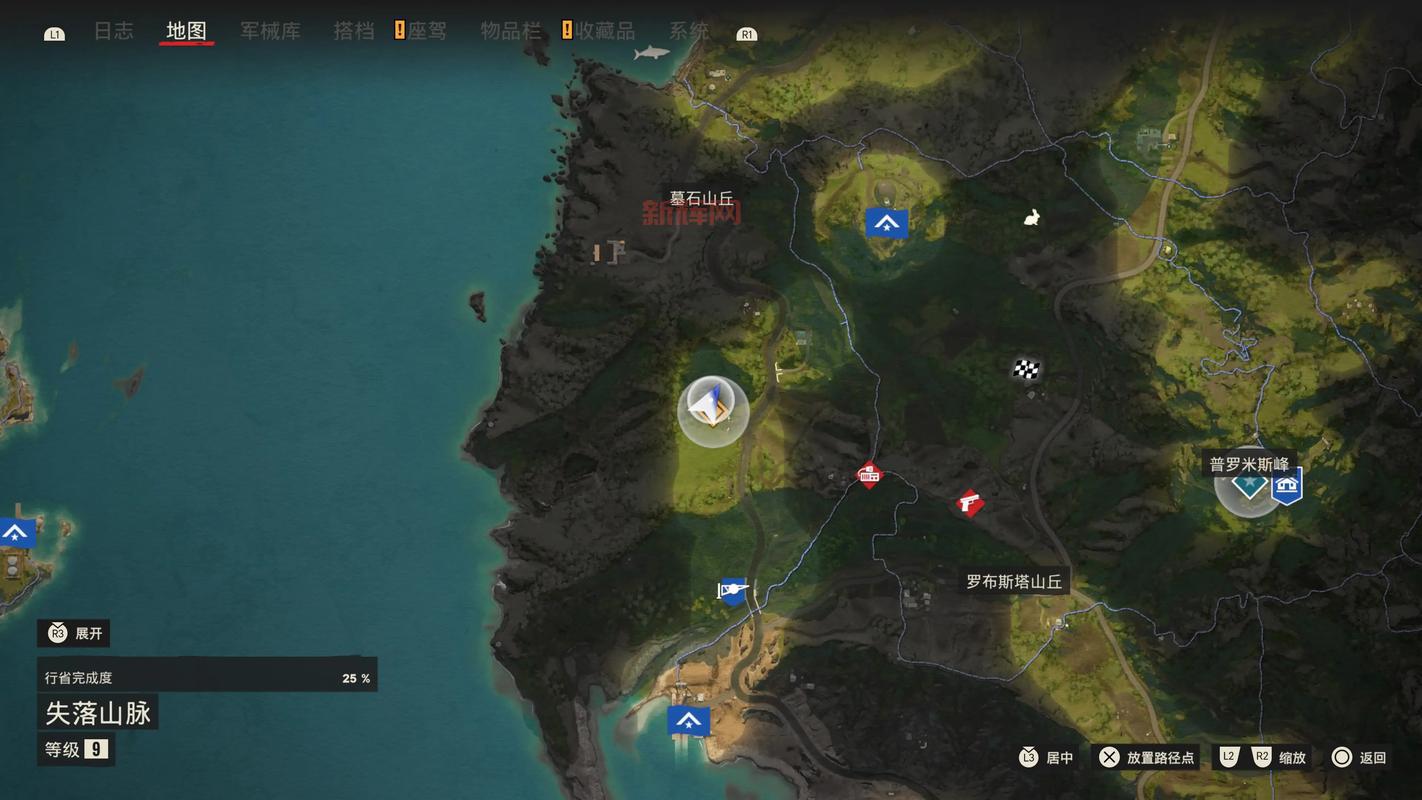The image size is (1422, 800).
Task: Select the blue house shield marker
Action: pos(1287,487)
